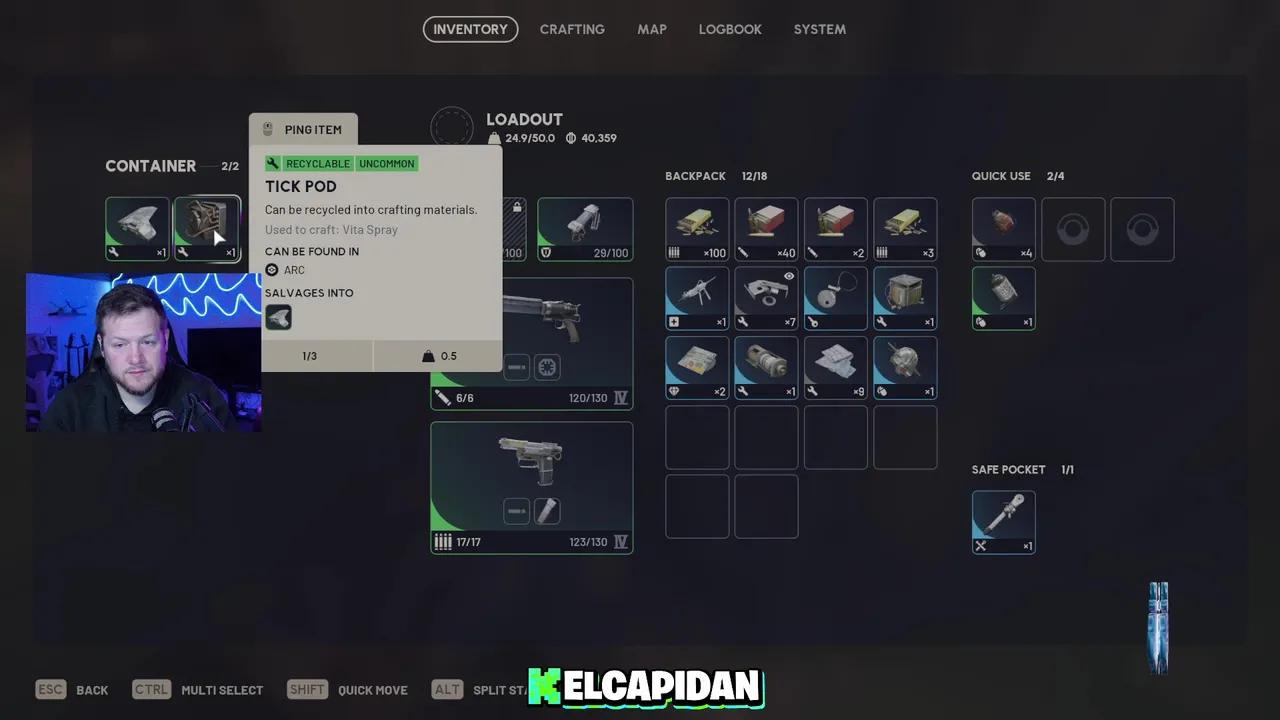Viewport: 1280px width, 720px height.
Task: Go to the Logbook tab
Action: 730,29
